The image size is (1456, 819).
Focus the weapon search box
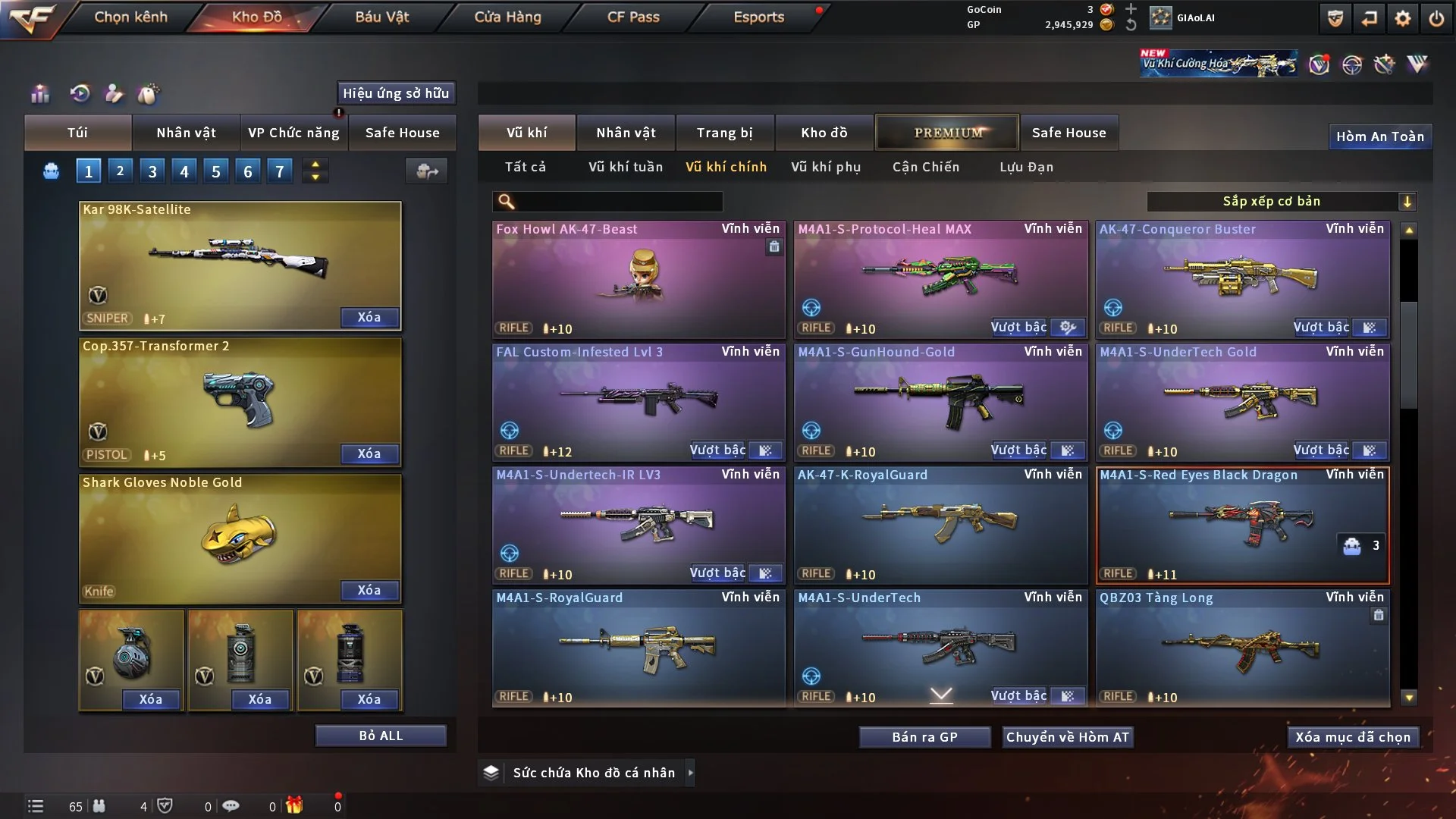618,201
